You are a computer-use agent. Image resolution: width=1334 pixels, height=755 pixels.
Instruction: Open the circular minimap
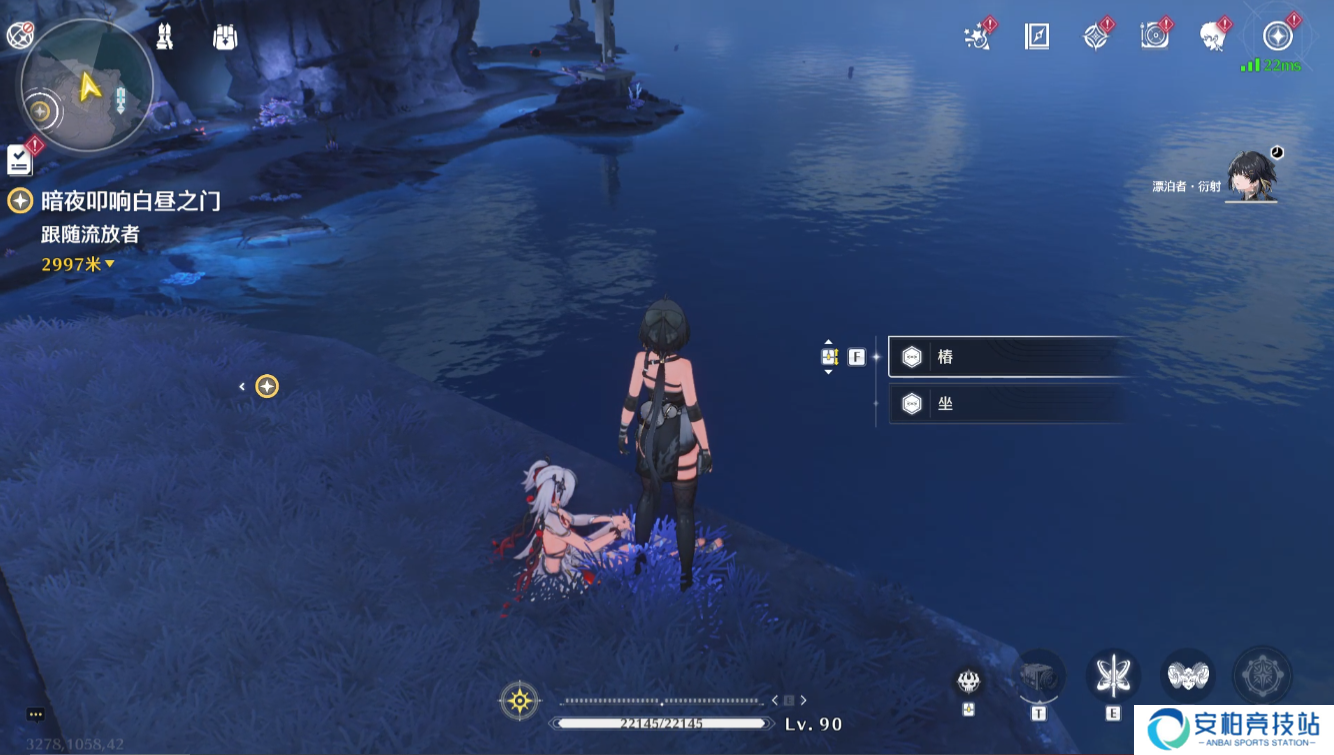tap(87, 87)
